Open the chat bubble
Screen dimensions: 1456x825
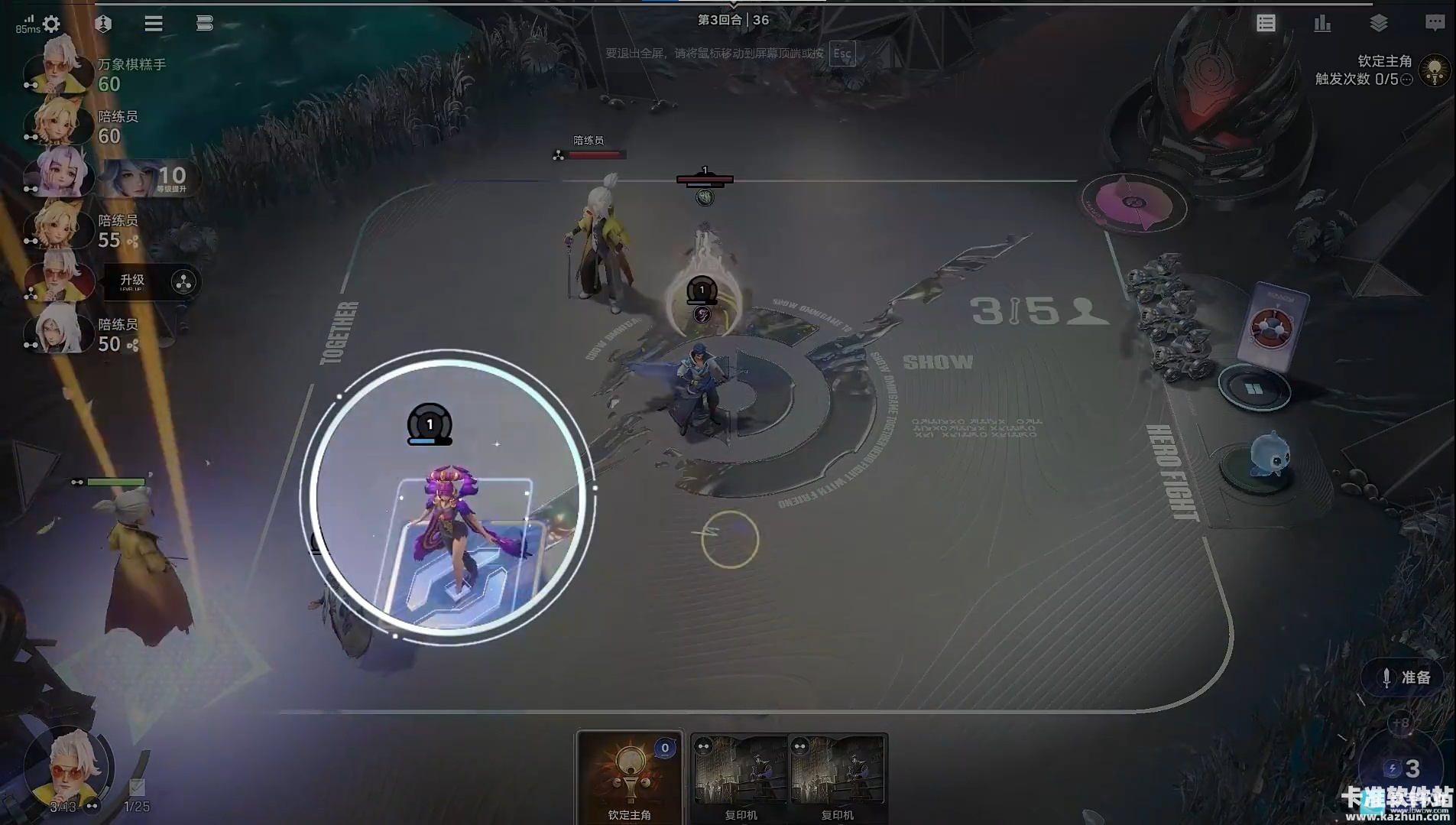[1435, 24]
